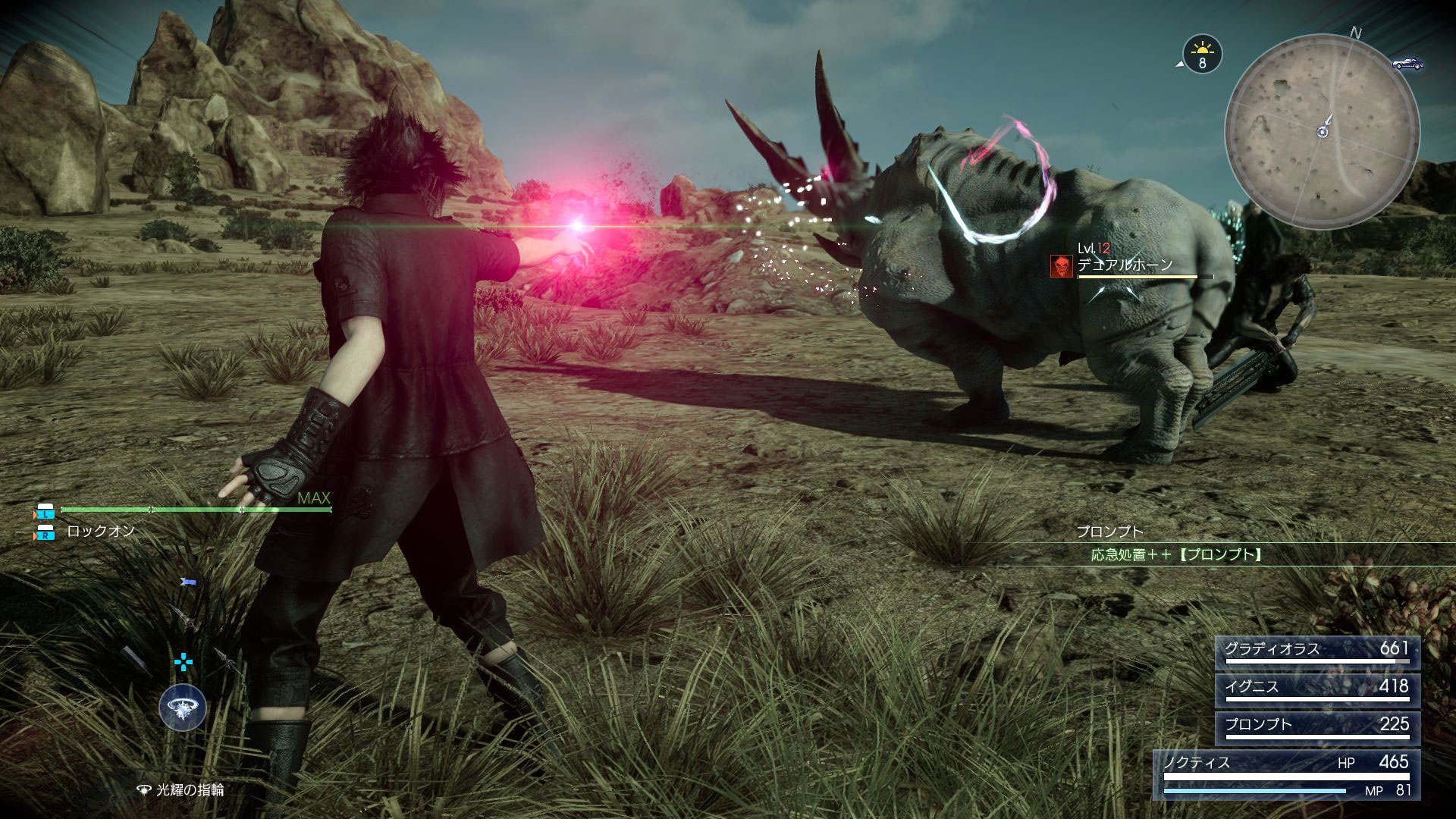Select Prompto's party row showing 225 HP
Viewport: 1456px width, 819px height.
pos(1317,726)
